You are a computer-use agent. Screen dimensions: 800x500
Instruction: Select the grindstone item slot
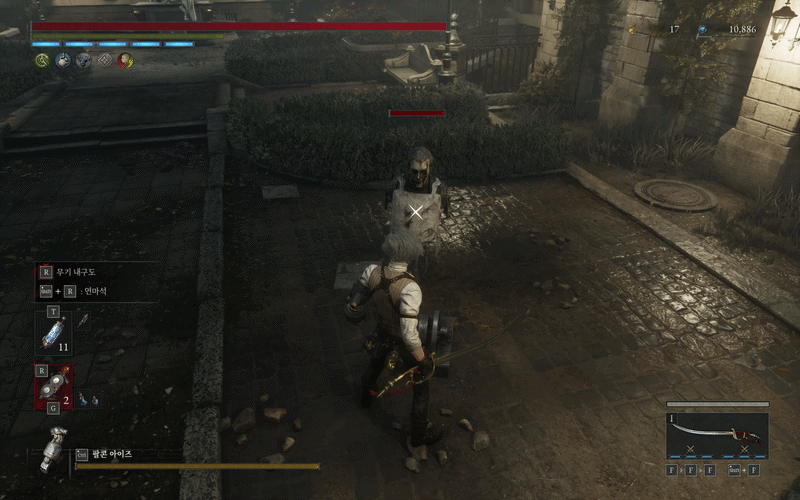pos(55,386)
